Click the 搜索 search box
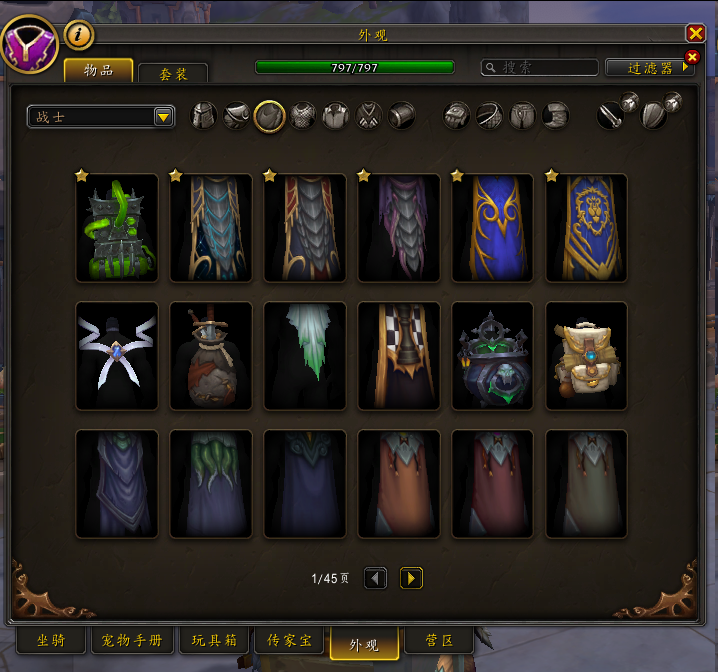This screenshot has width=718, height=672. point(538,68)
